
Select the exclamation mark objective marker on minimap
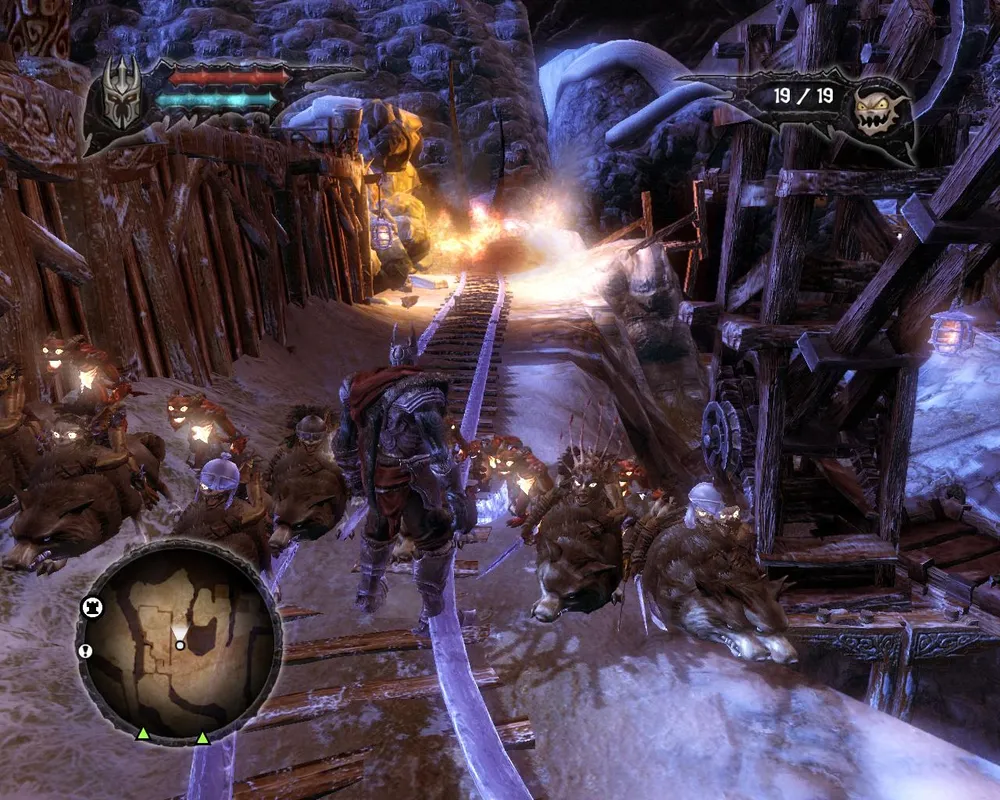tap(84, 651)
